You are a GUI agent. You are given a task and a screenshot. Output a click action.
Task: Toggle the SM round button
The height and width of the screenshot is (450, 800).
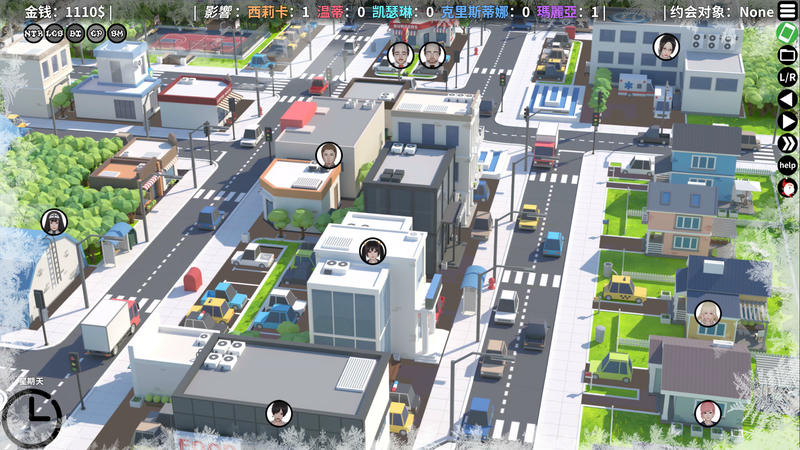point(117,33)
